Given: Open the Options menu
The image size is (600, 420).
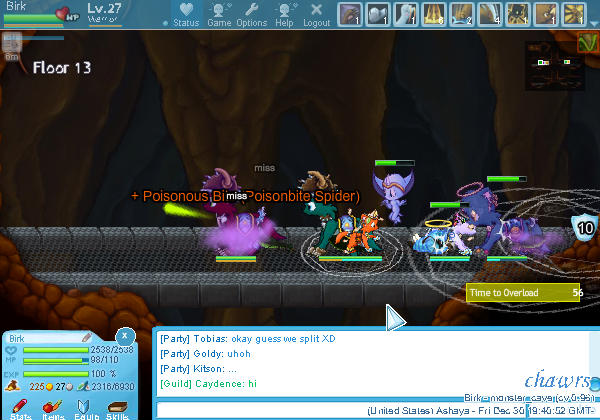Looking at the screenshot, I should pyautogui.click(x=251, y=14).
